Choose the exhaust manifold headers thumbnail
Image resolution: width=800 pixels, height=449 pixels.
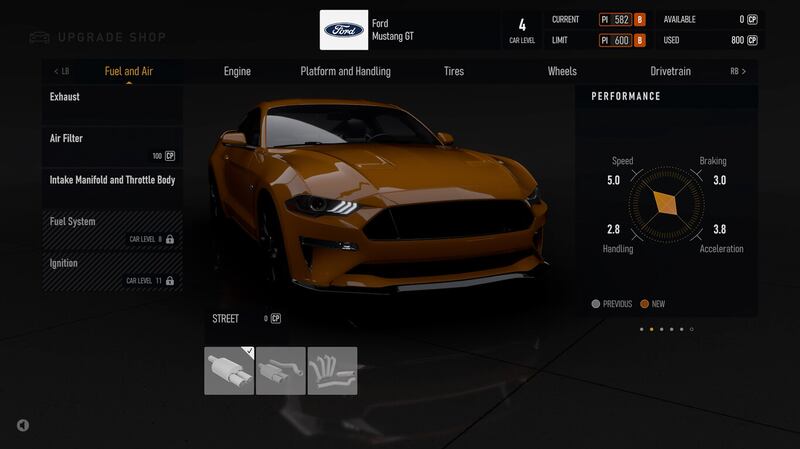[x=332, y=371]
